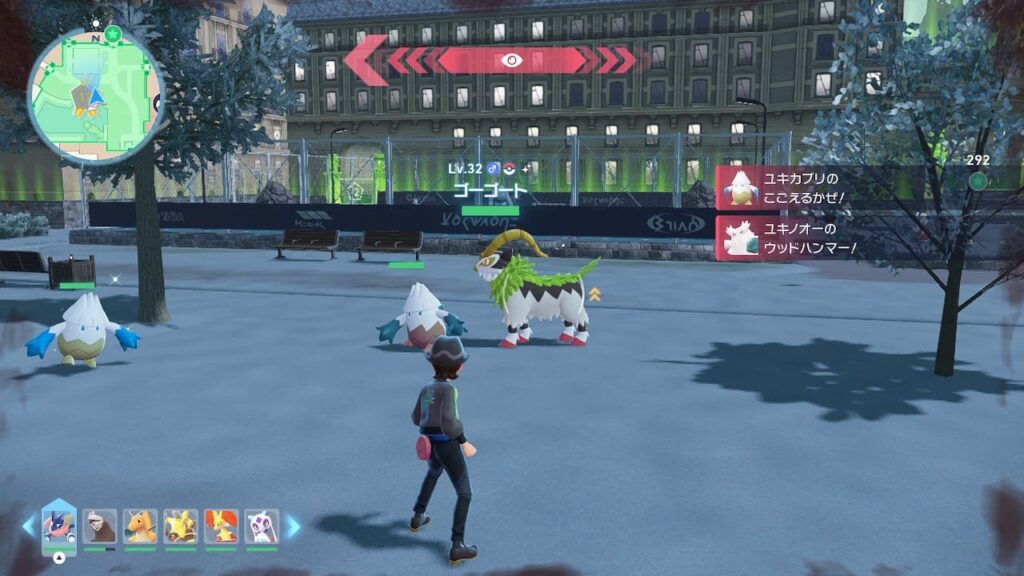Select the brown Pokémon party slot
The height and width of the screenshot is (576, 1024).
[x=99, y=526]
